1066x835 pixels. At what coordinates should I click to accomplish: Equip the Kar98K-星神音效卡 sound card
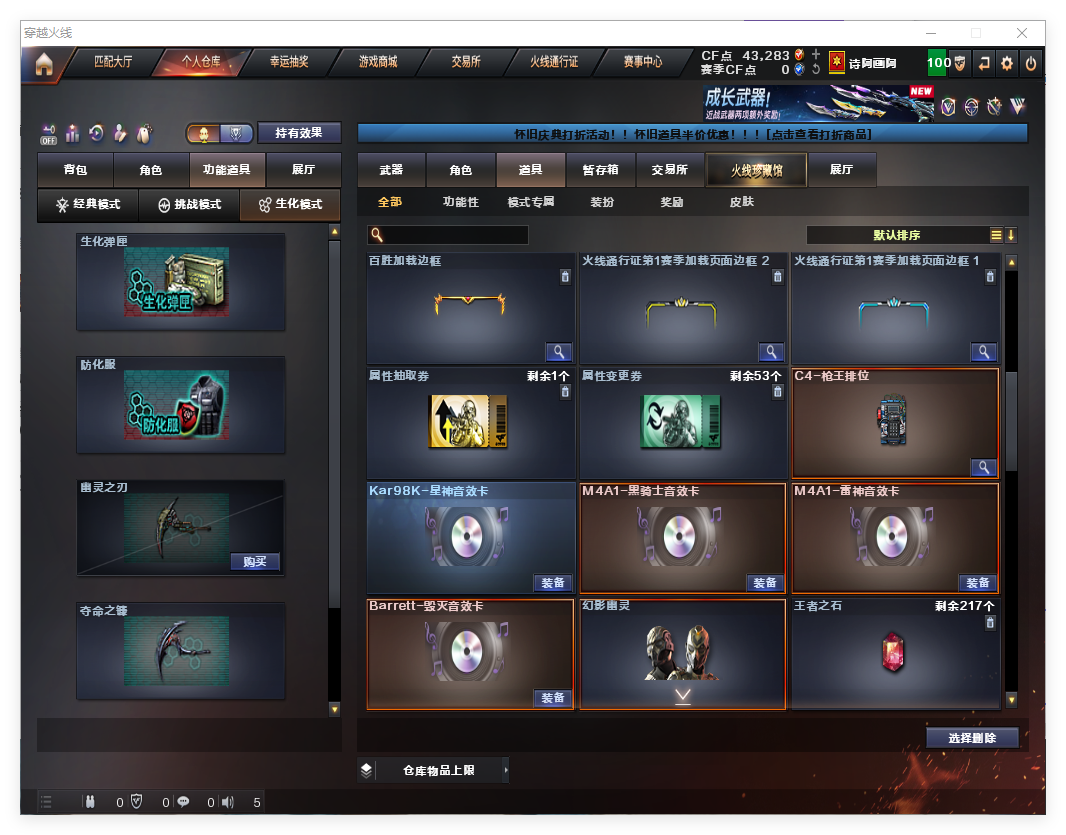pos(552,583)
